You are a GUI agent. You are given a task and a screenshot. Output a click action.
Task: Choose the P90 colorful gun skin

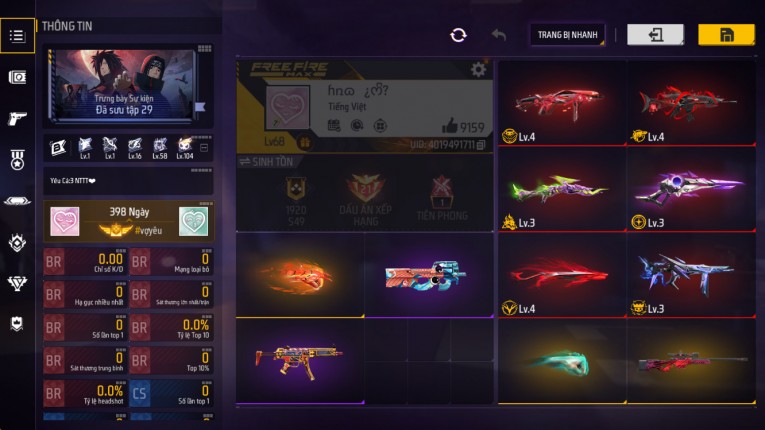click(x=427, y=275)
